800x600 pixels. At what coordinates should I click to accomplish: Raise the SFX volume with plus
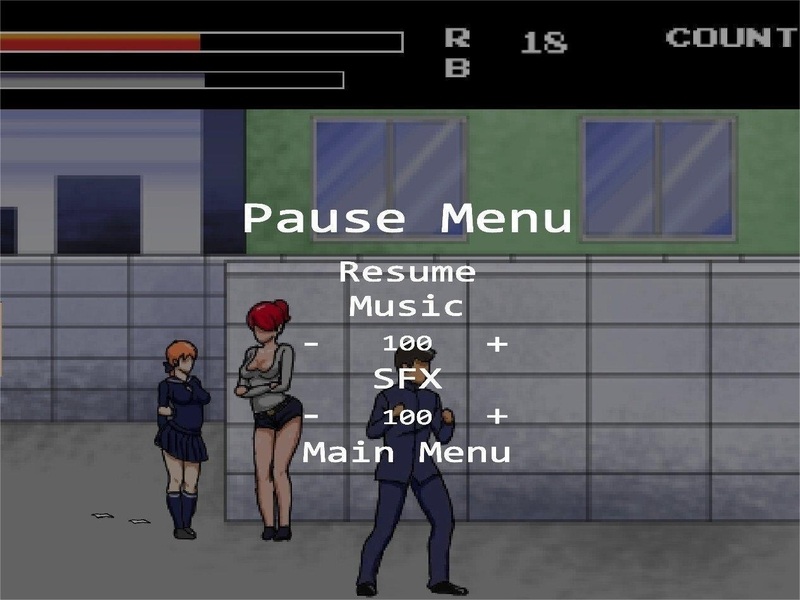point(497,416)
